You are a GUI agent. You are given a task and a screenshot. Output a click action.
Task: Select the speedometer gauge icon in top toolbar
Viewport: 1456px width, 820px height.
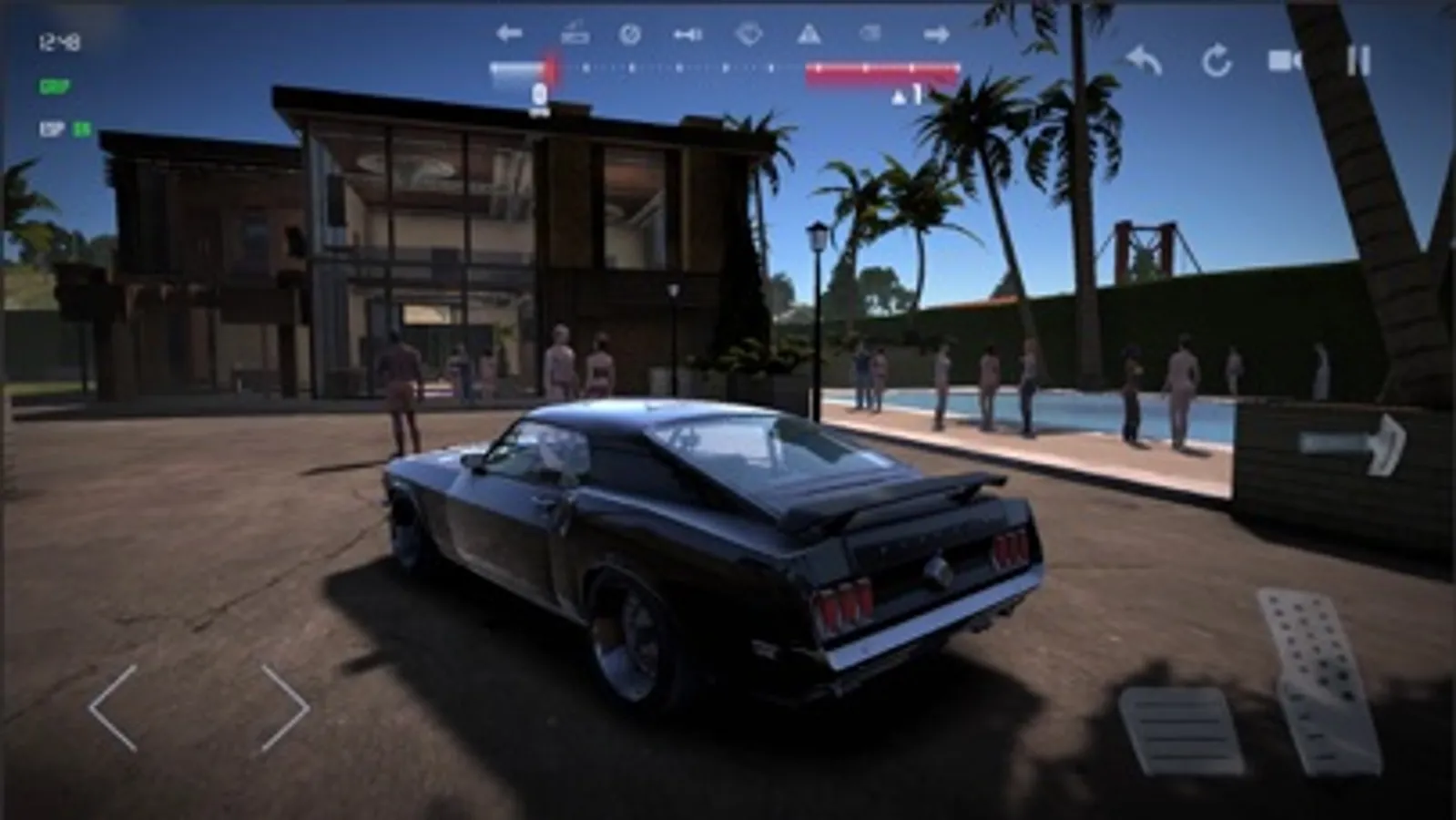tap(628, 32)
